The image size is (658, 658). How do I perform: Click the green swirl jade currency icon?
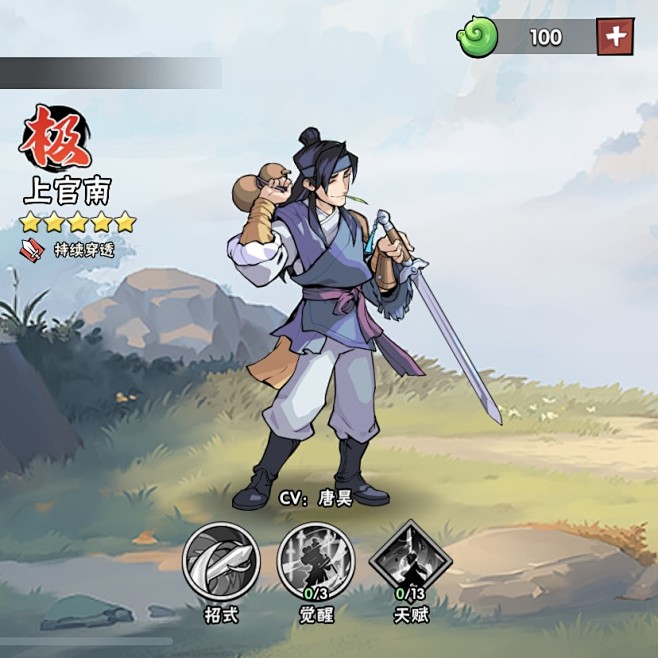(x=478, y=38)
